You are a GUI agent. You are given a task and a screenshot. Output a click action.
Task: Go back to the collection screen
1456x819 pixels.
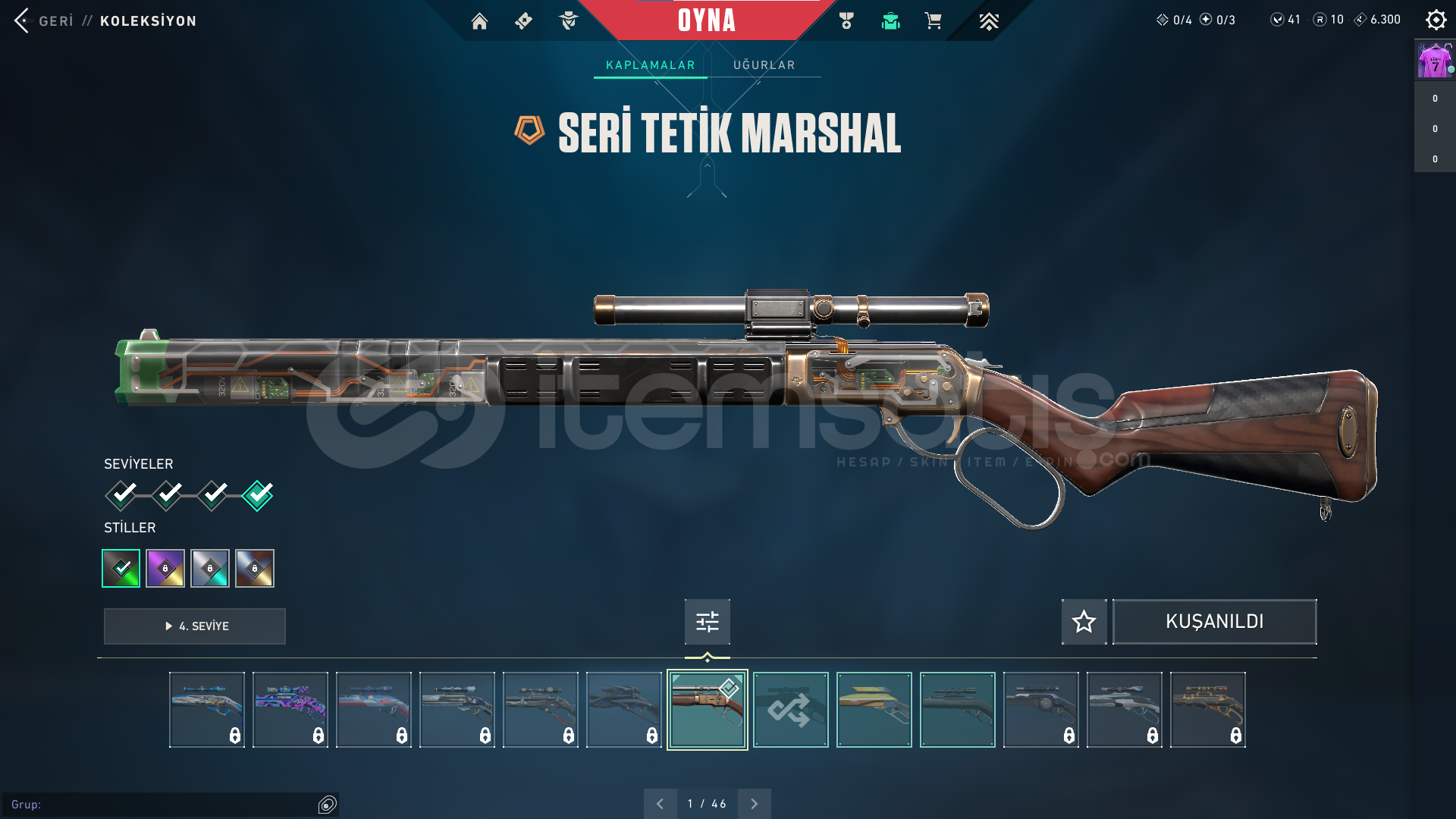(45, 20)
